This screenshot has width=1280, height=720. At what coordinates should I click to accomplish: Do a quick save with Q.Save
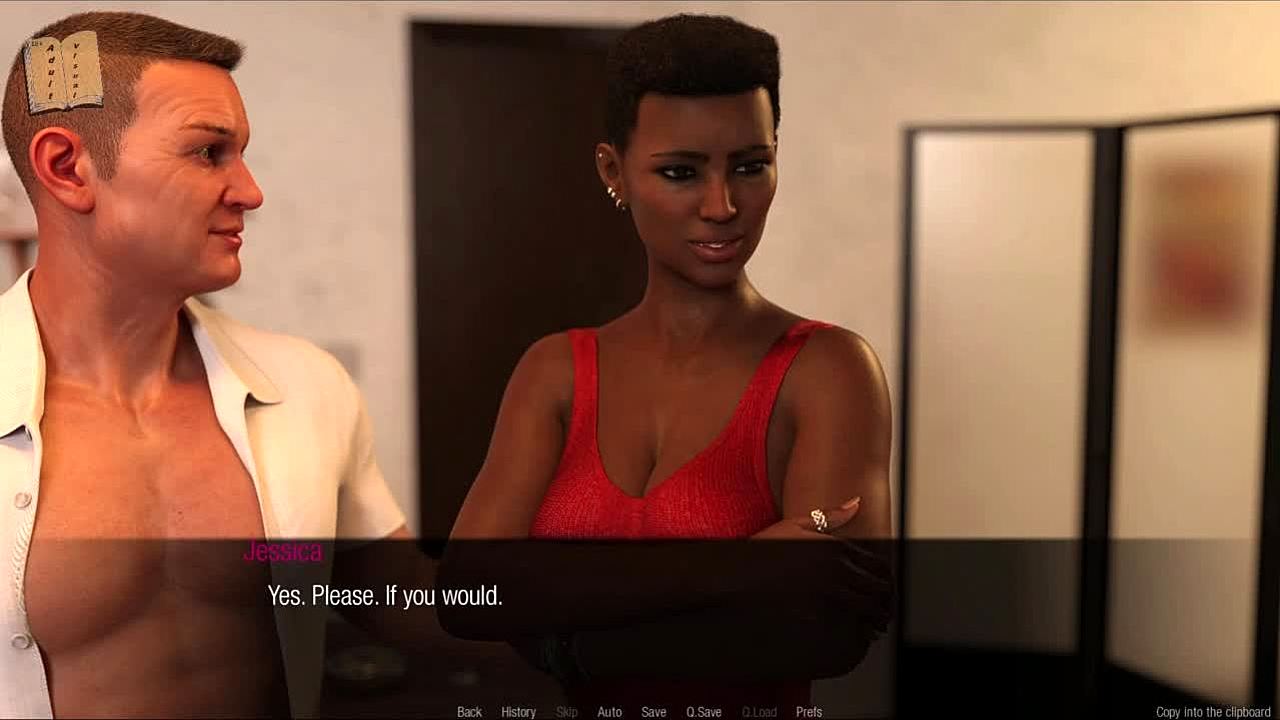click(x=703, y=712)
